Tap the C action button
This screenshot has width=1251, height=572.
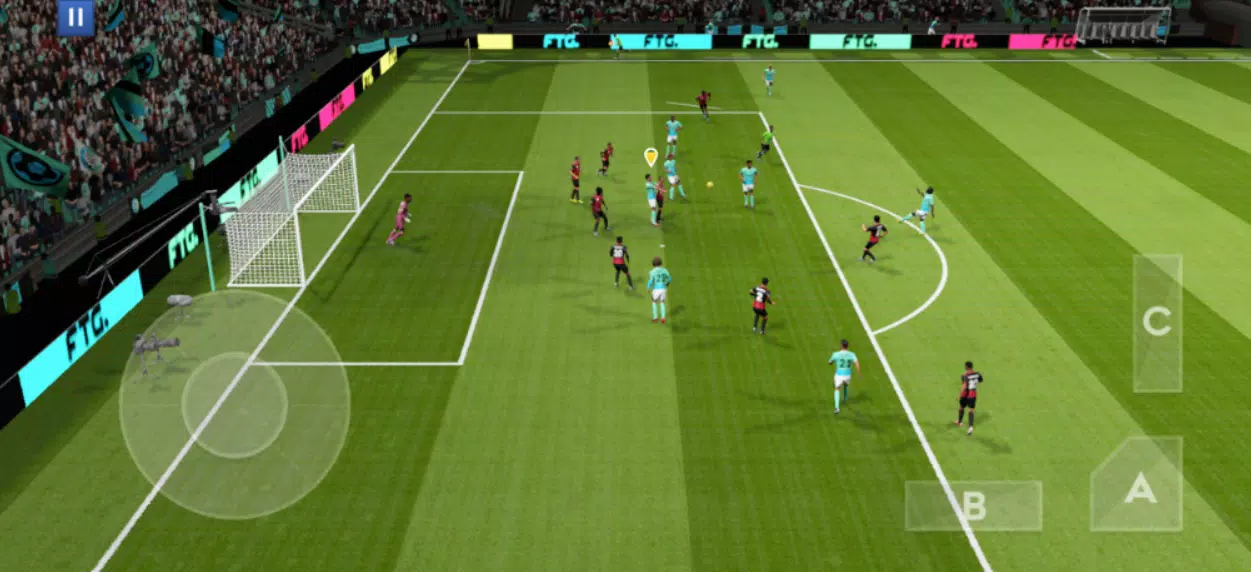pos(1157,322)
